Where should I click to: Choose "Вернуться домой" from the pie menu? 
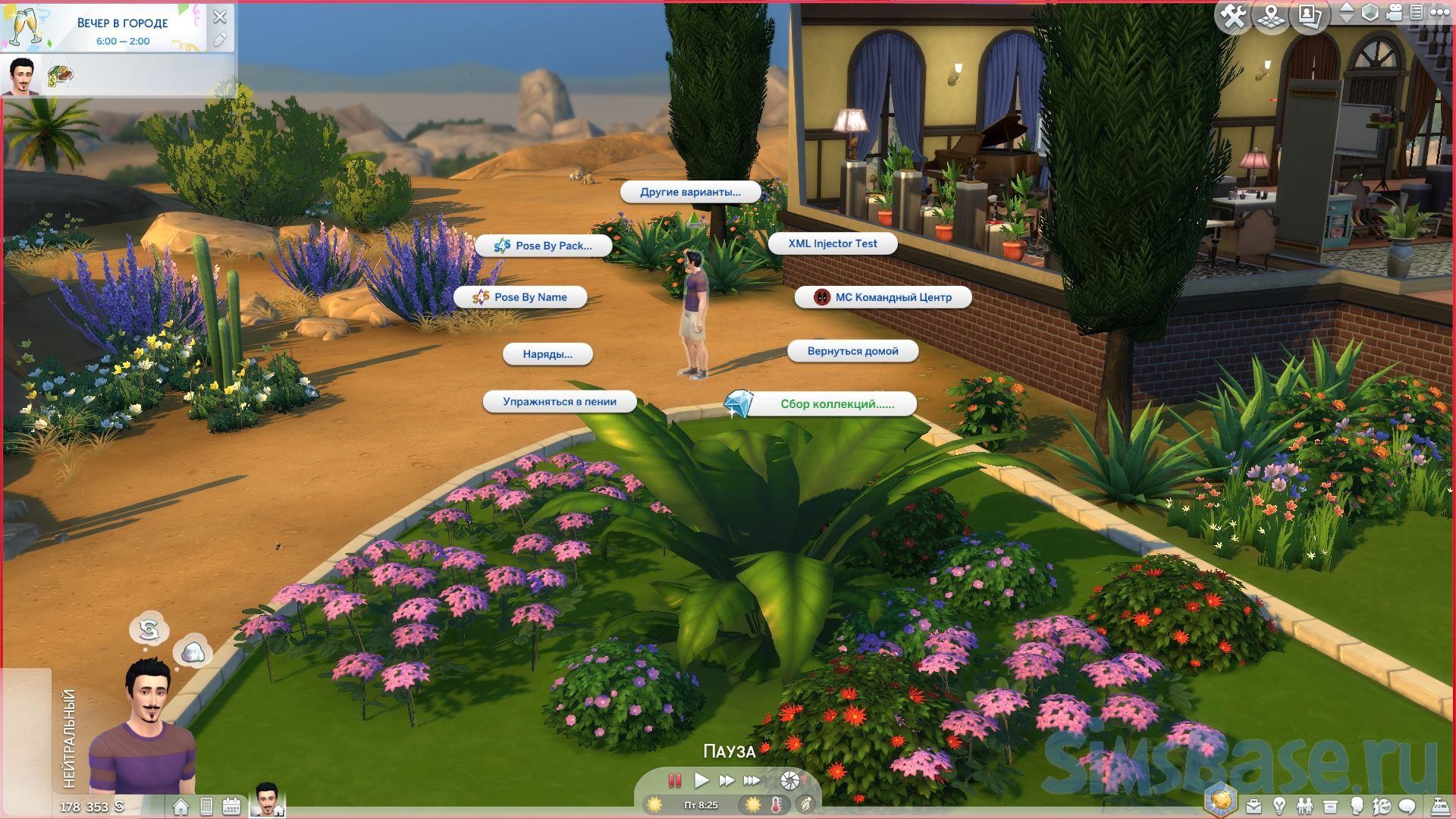[852, 351]
